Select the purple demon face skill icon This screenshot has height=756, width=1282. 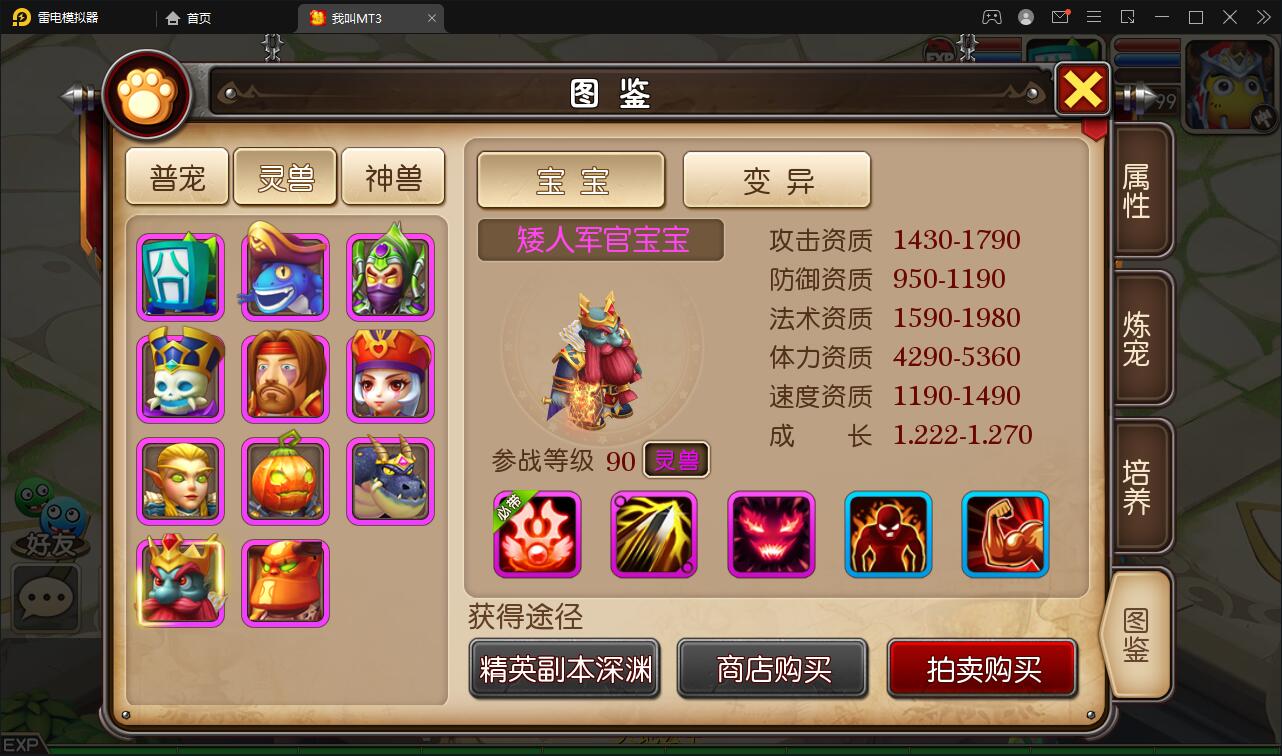pos(771,535)
